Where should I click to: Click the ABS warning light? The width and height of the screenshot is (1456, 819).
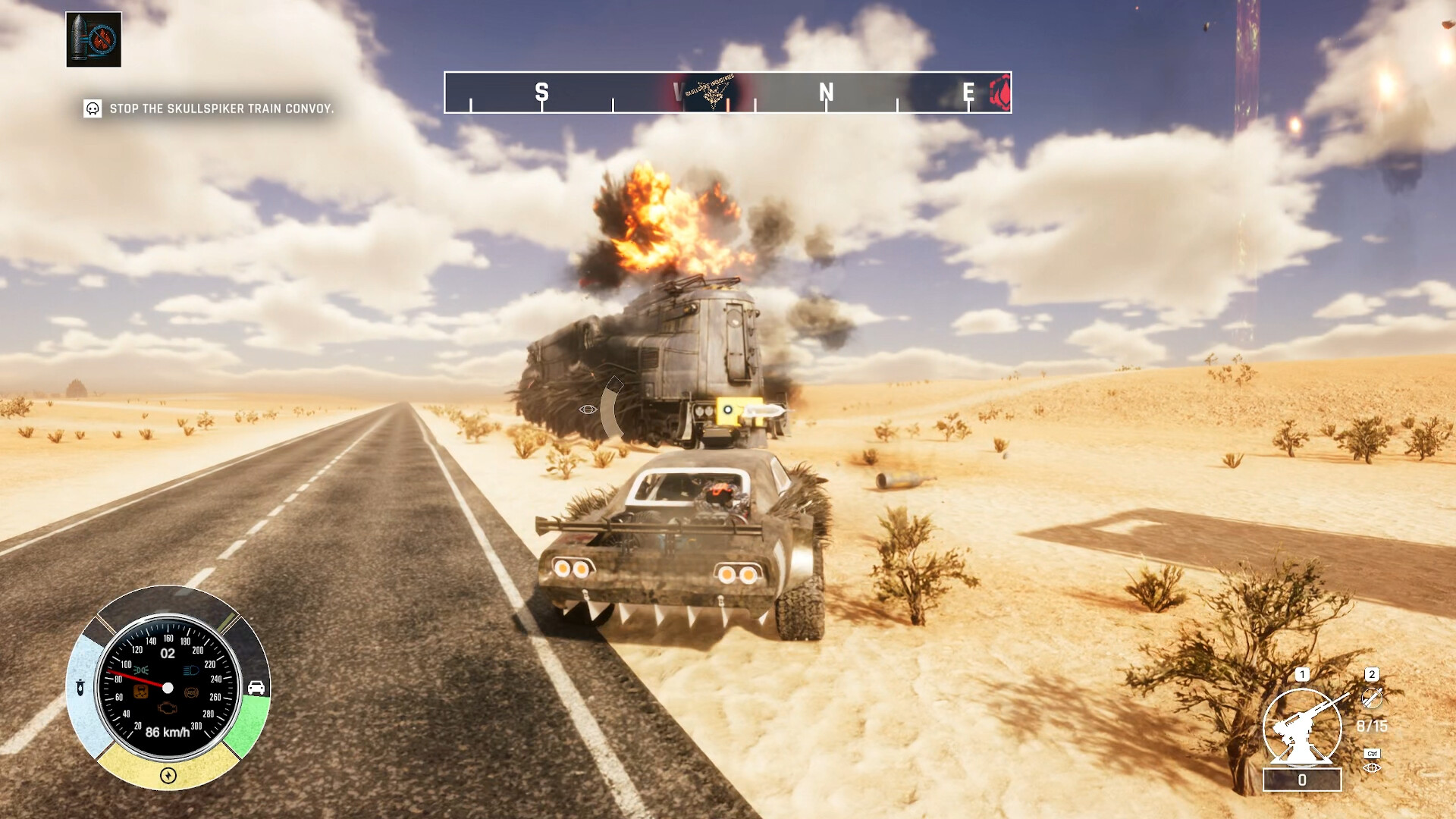coord(191,692)
